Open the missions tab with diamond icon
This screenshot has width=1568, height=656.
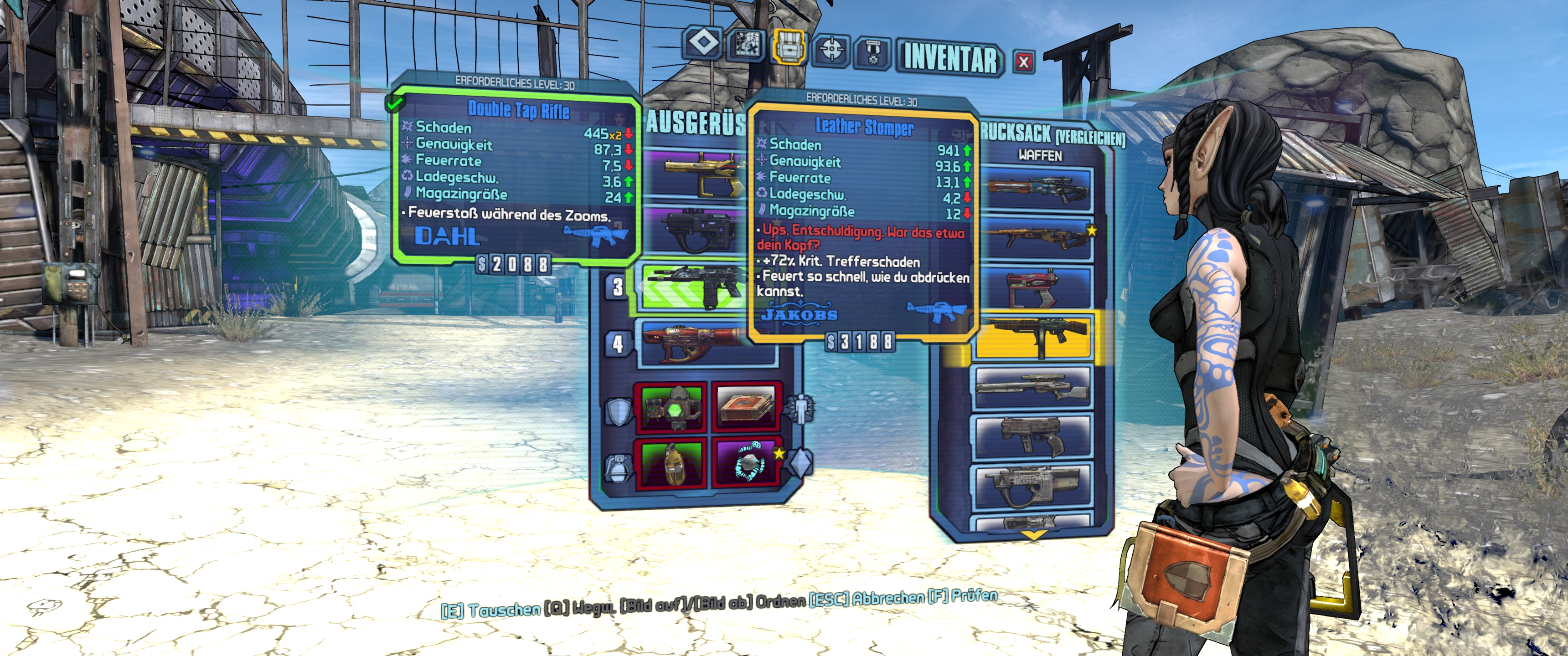704,43
